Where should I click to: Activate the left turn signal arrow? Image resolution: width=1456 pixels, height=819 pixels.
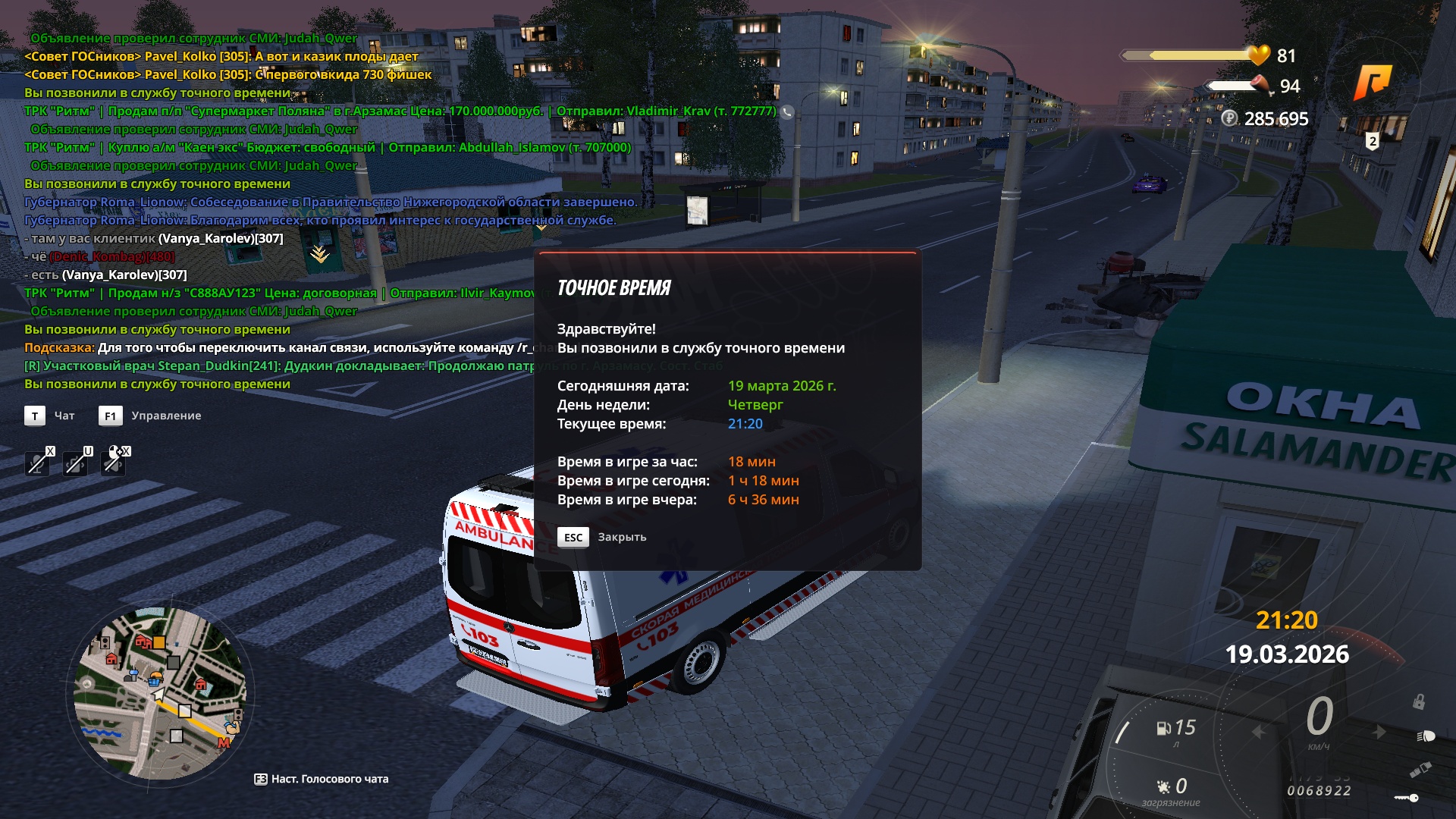point(1260,732)
